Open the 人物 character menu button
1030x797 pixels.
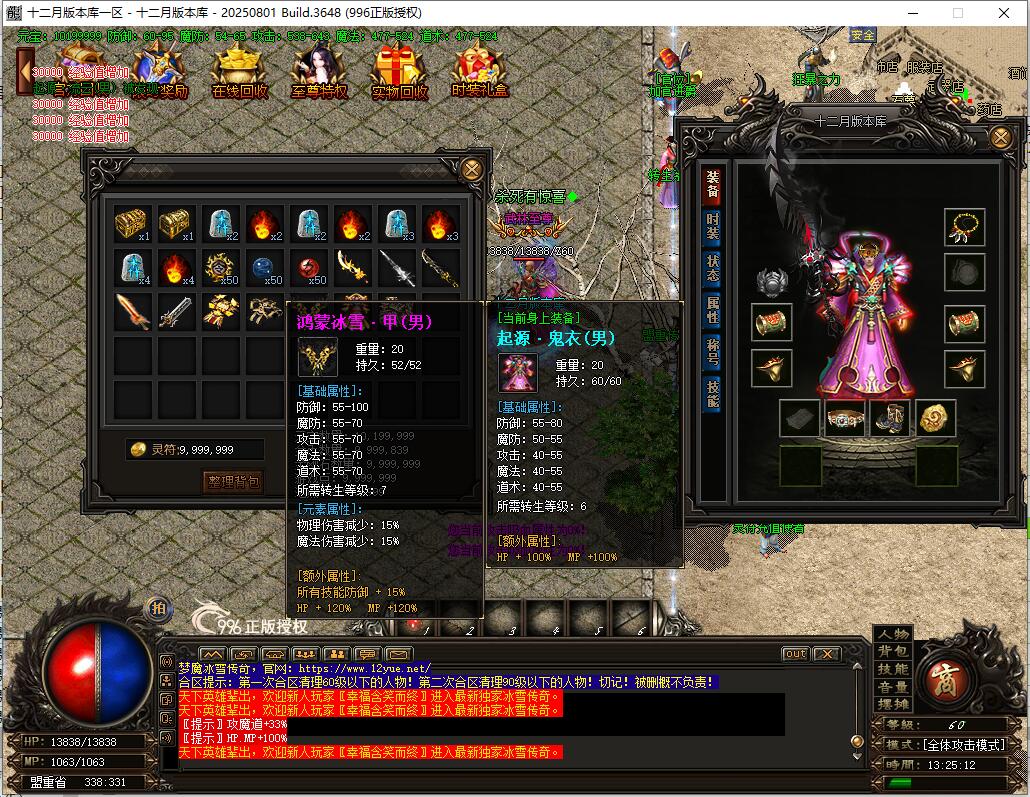tap(893, 635)
